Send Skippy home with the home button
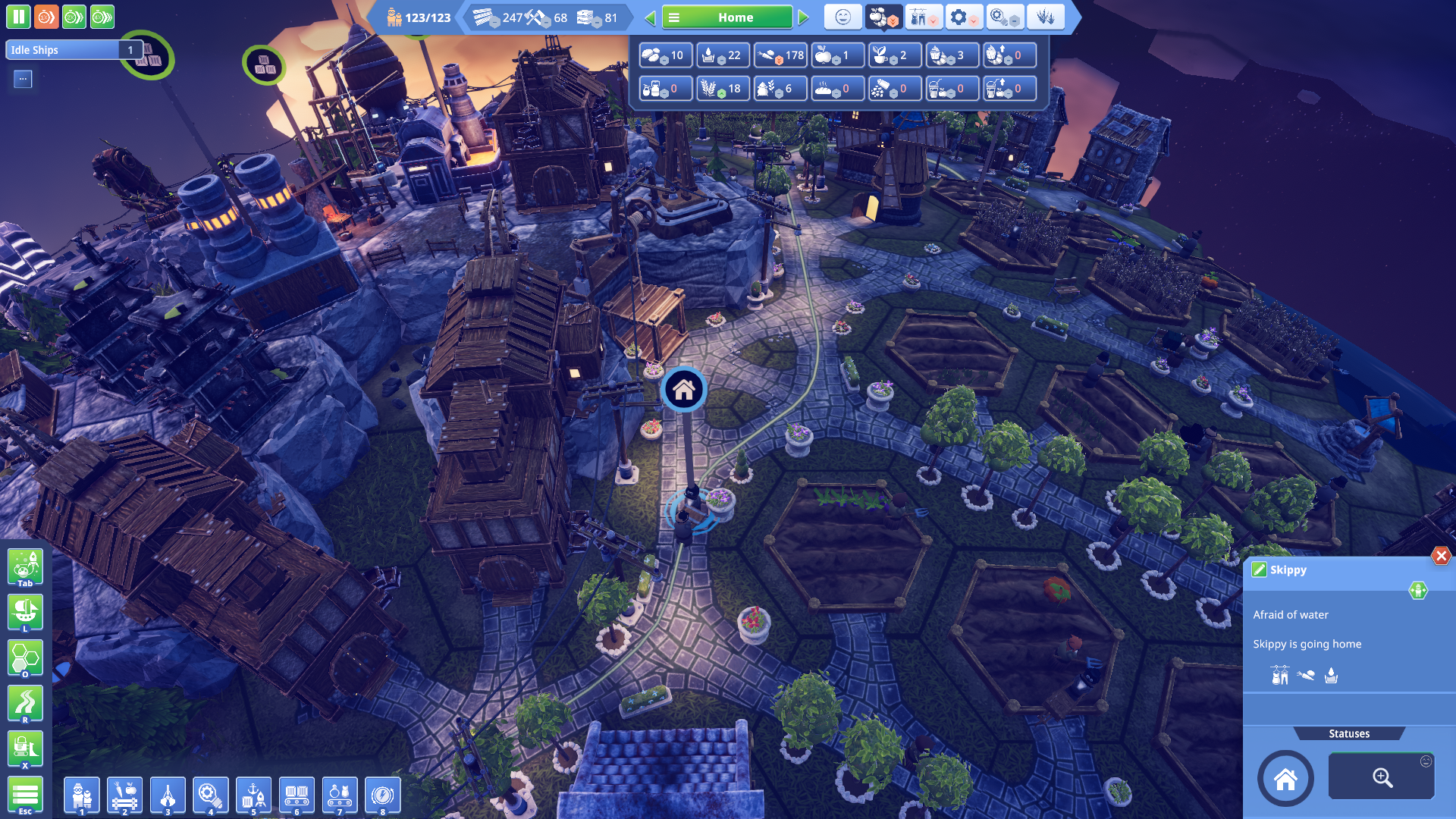Screen dimensions: 1456x819 1286,778
